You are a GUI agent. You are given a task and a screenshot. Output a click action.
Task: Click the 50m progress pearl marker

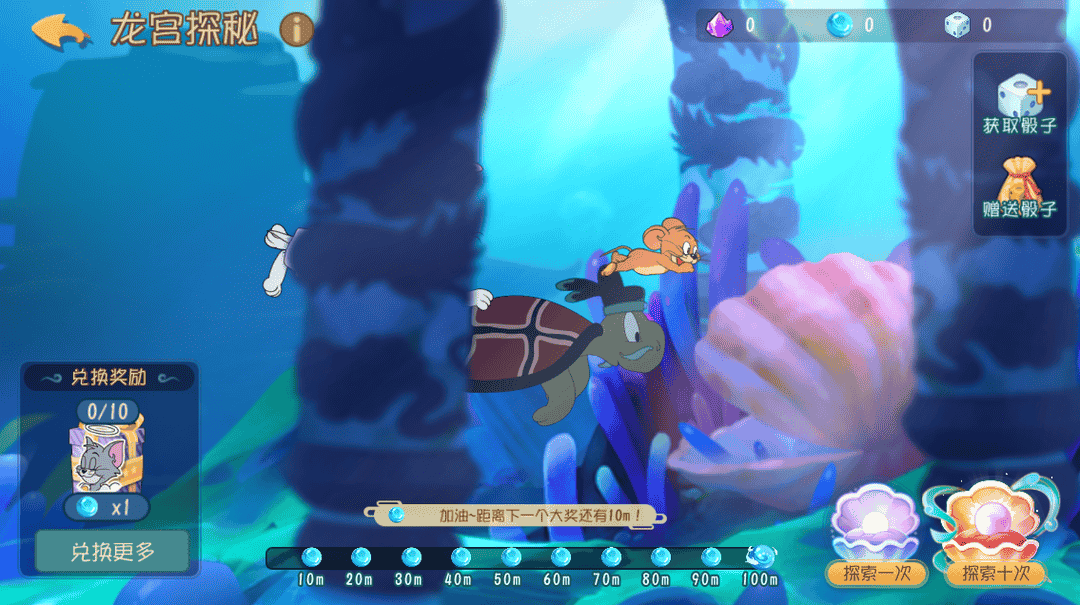pos(511,556)
